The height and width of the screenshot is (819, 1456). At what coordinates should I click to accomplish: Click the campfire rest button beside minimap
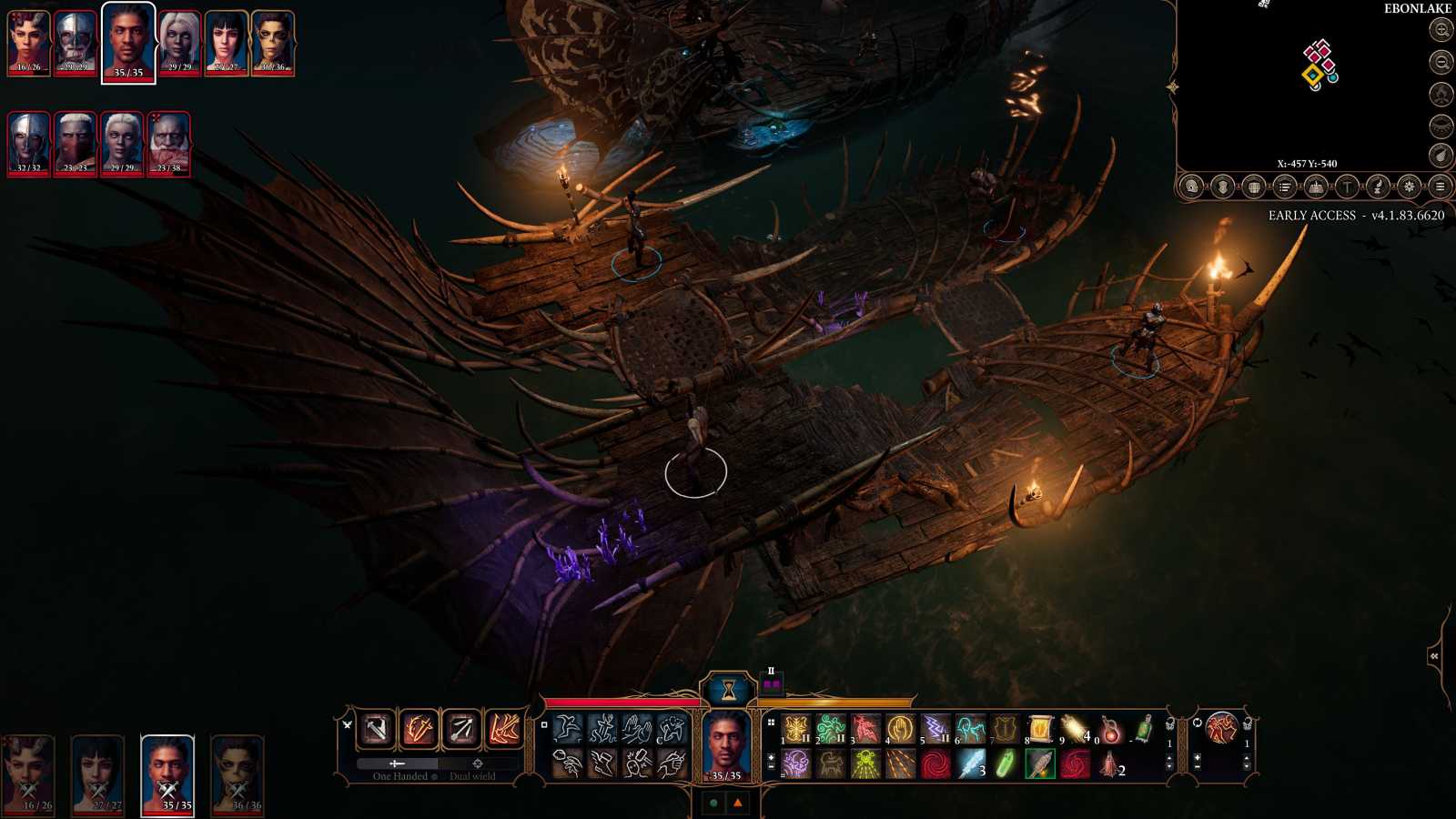tap(1441, 94)
